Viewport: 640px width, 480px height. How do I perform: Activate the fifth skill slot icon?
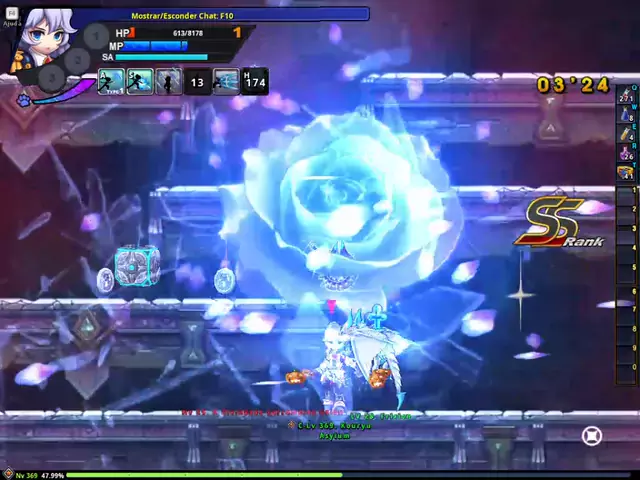(x=226, y=81)
